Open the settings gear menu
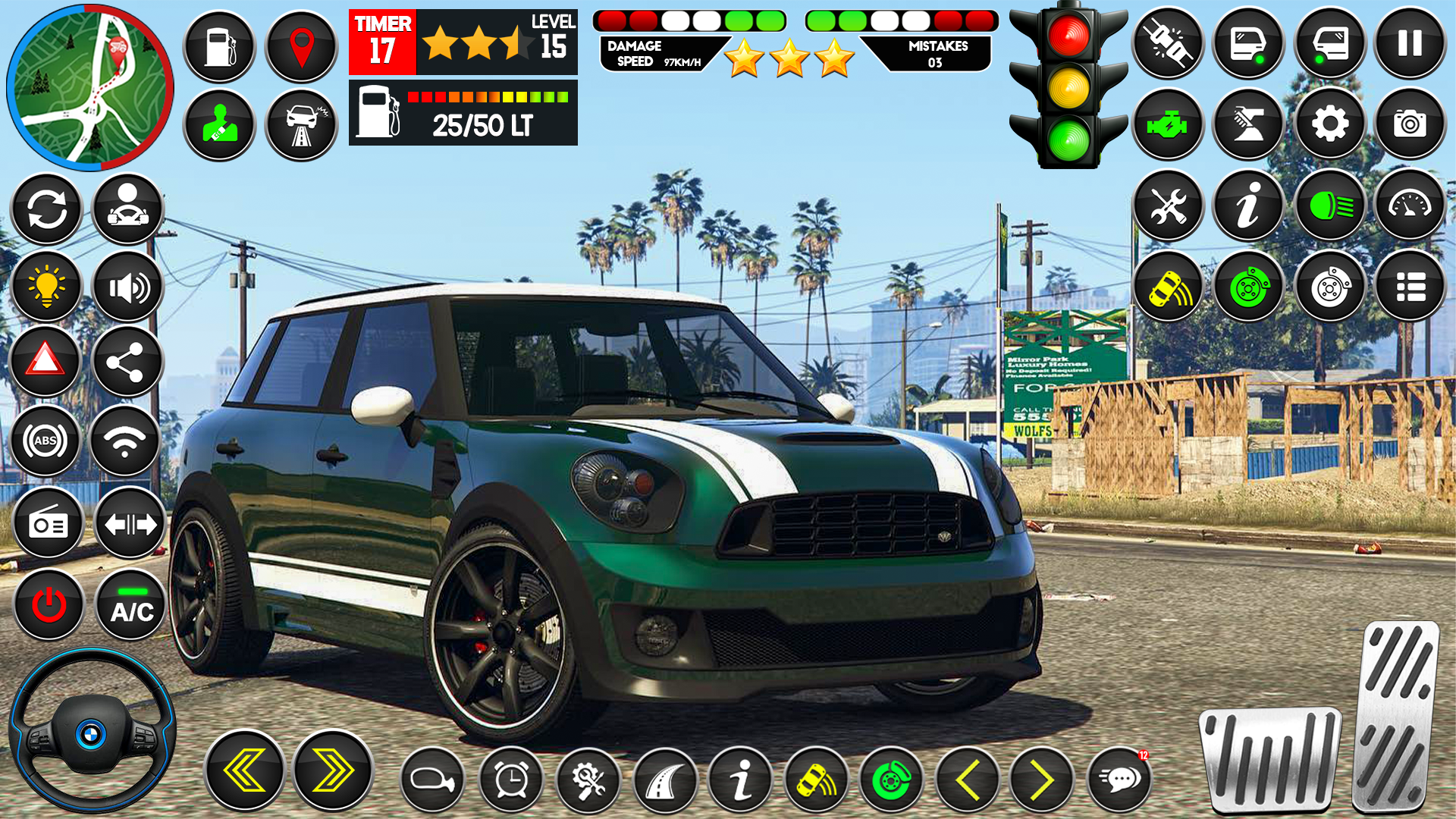1456x819 pixels. (x=1329, y=123)
